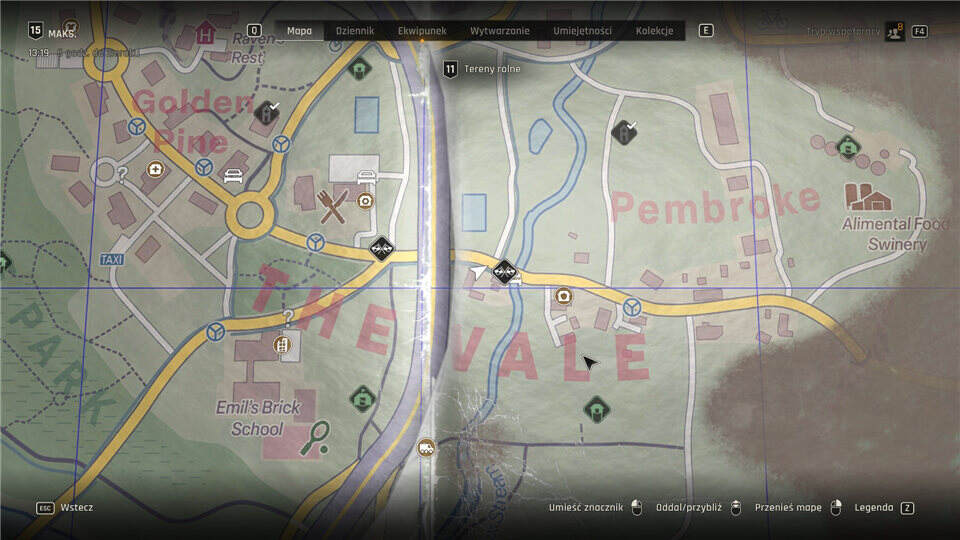The height and width of the screenshot is (540, 960).
Task: Switch to the Dziennik tab
Action: 355,31
